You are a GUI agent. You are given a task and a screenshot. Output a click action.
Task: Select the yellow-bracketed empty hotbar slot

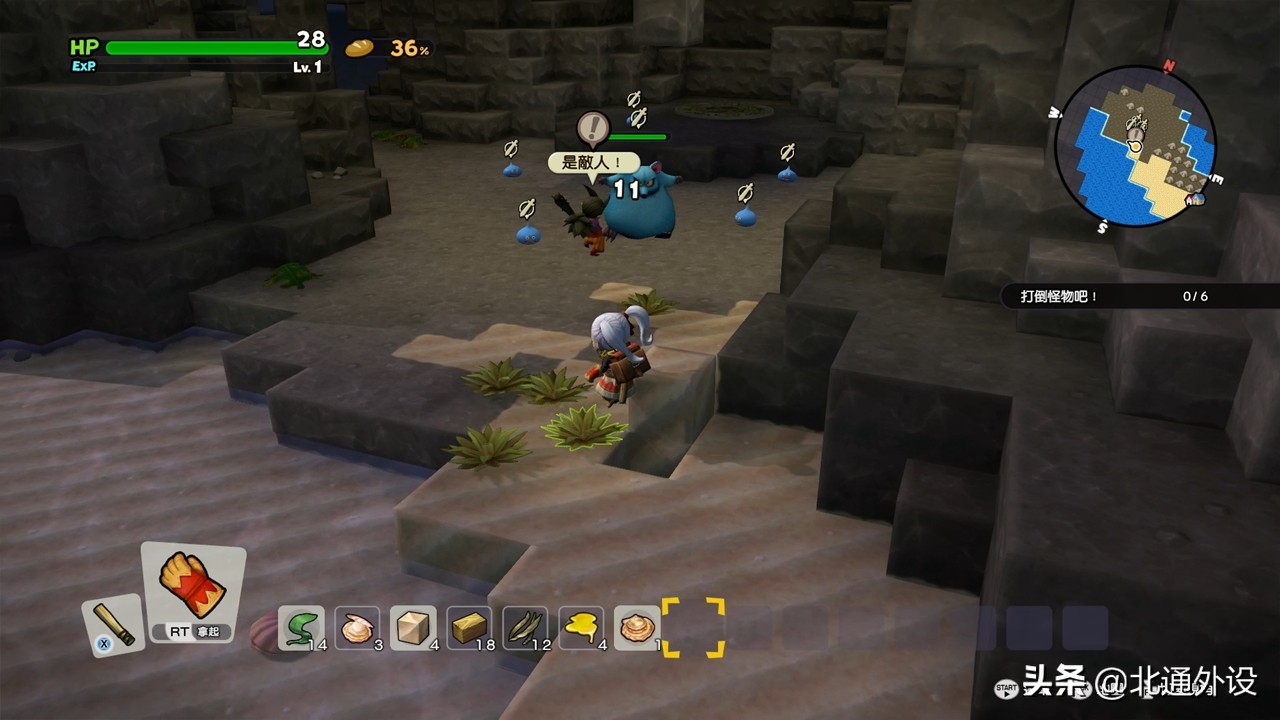(x=693, y=628)
